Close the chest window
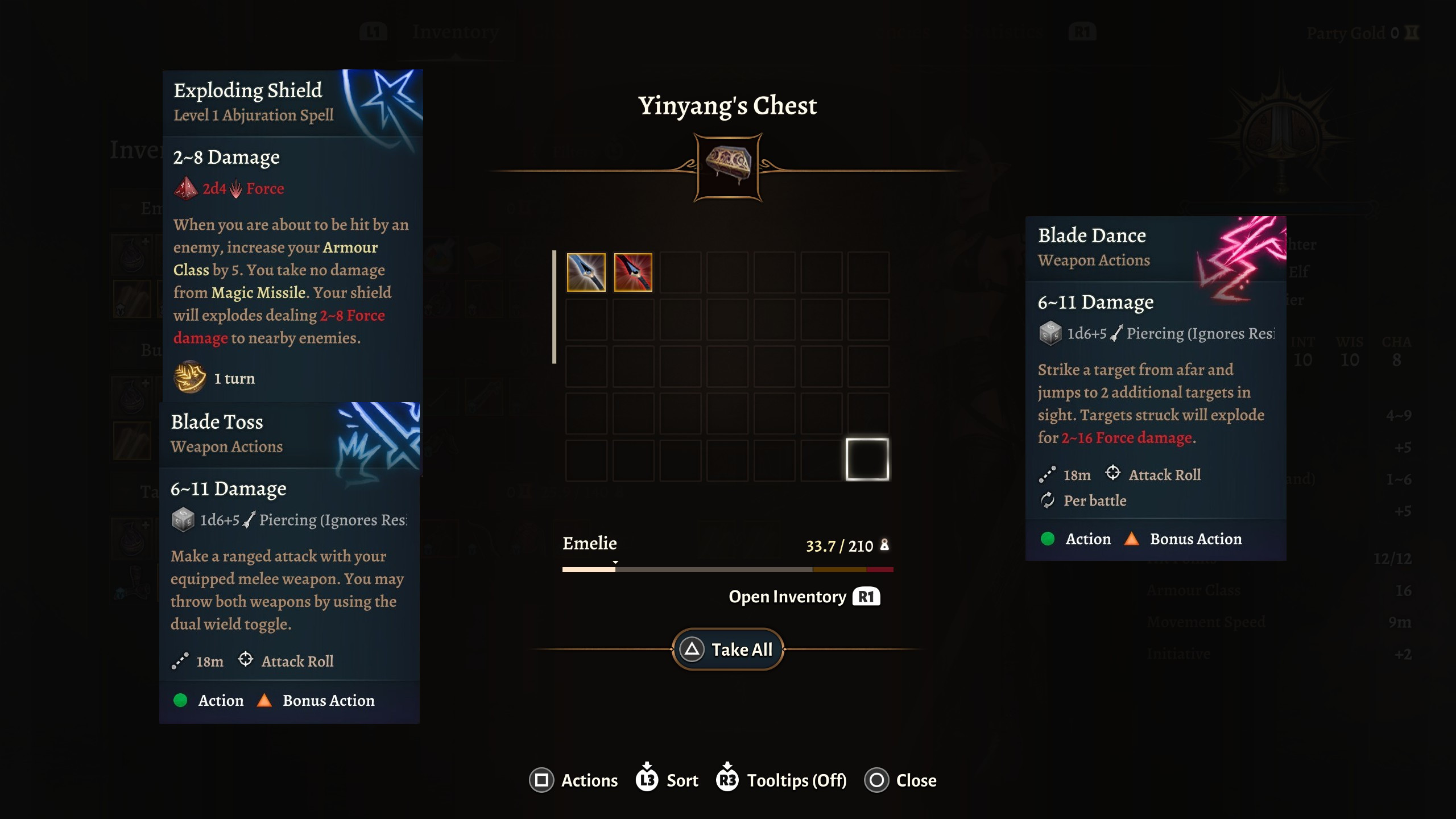 coord(900,780)
